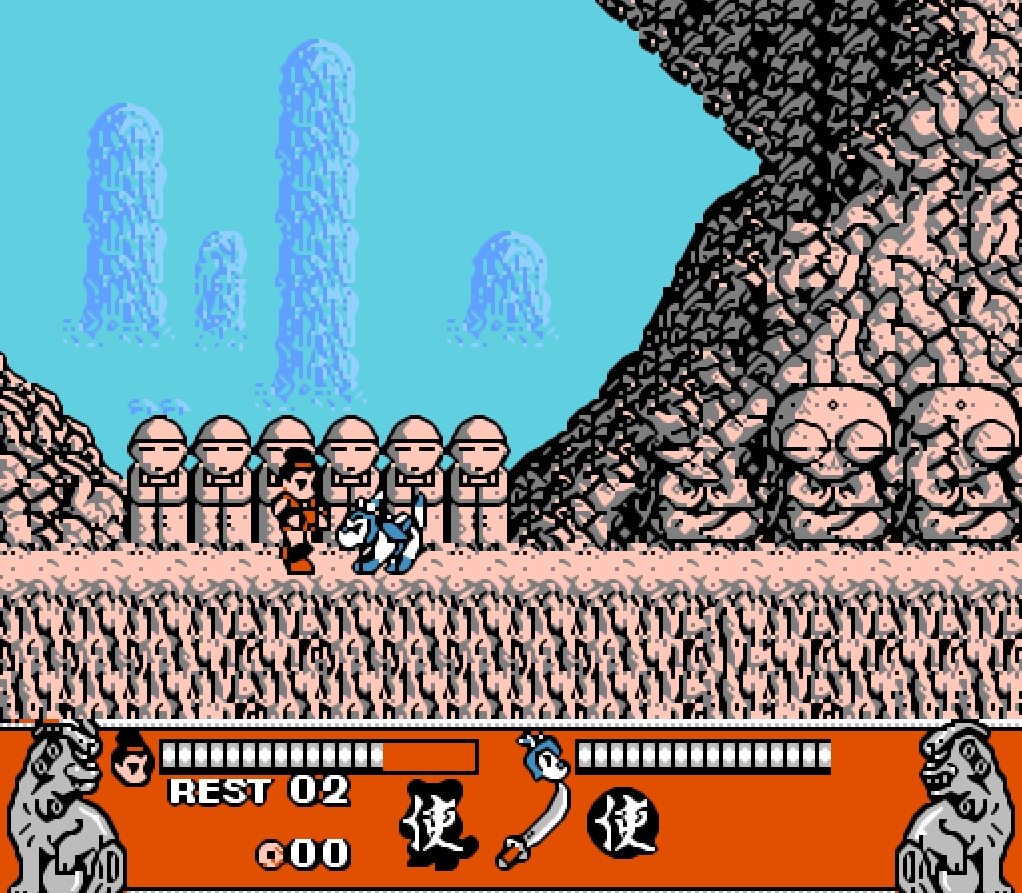Select the blue dog companion portrait
Screen dimensions: 1022x893
coord(544,757)
